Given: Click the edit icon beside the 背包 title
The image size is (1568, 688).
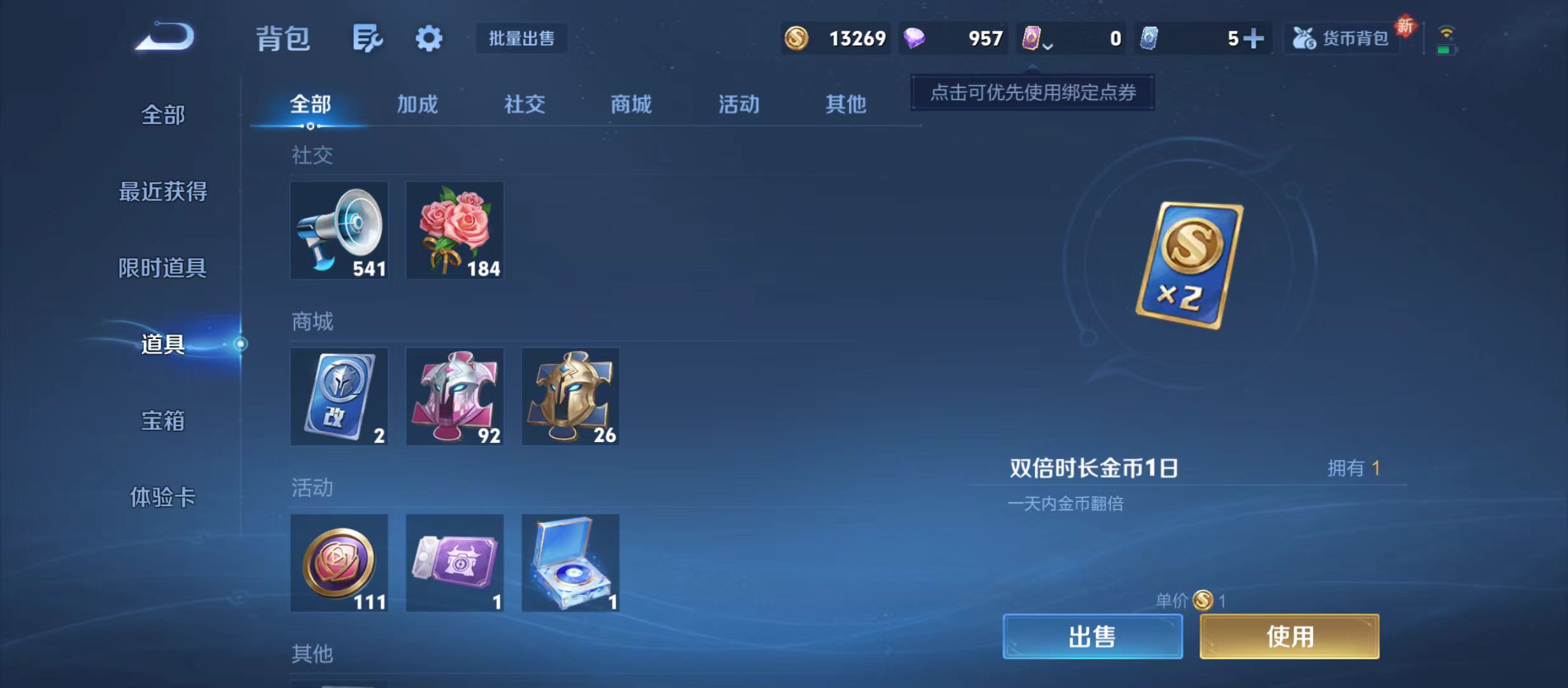Looking at the screenshot, I should 367,38.
